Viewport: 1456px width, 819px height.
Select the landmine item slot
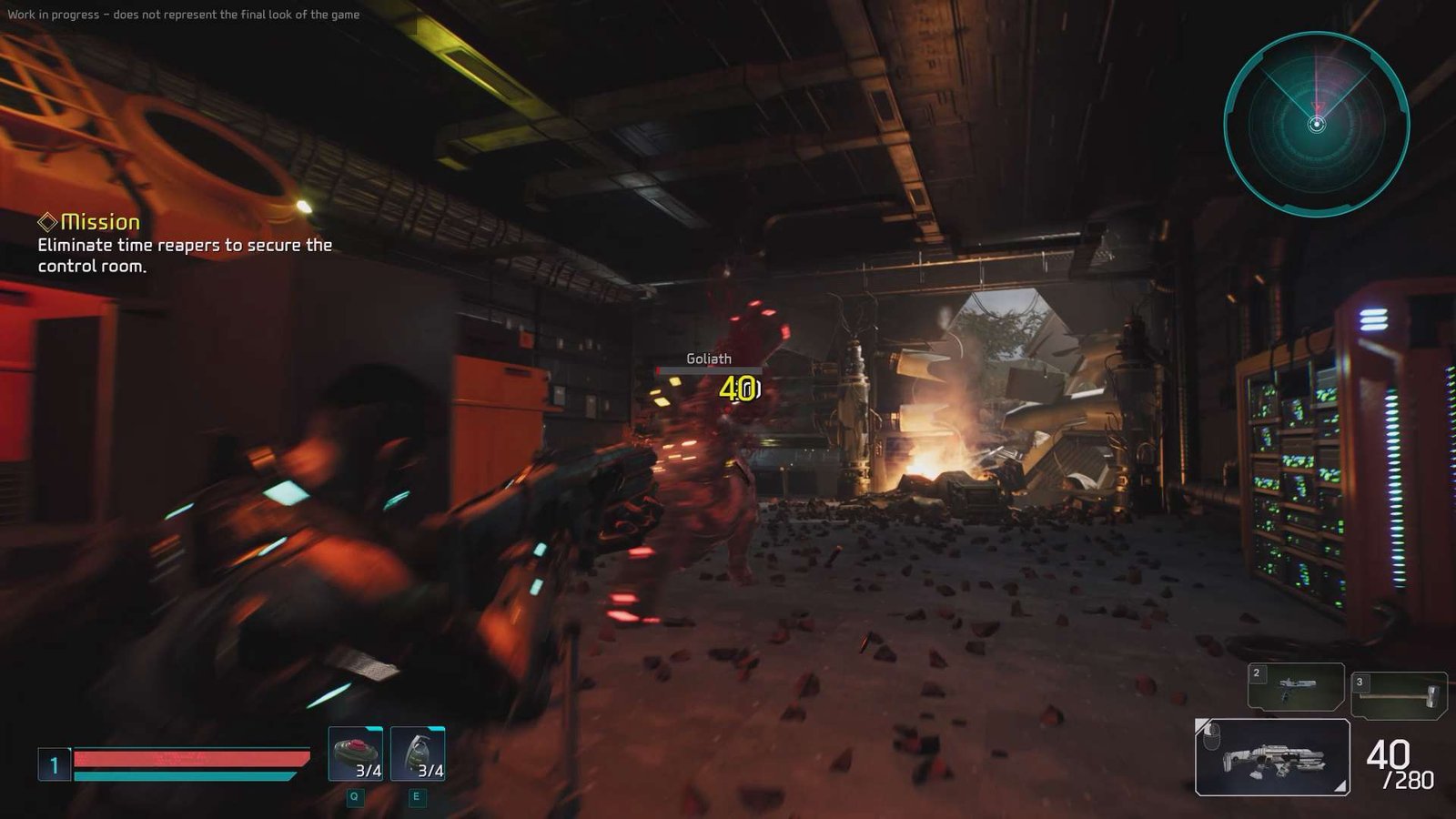[x=356, y=753]
